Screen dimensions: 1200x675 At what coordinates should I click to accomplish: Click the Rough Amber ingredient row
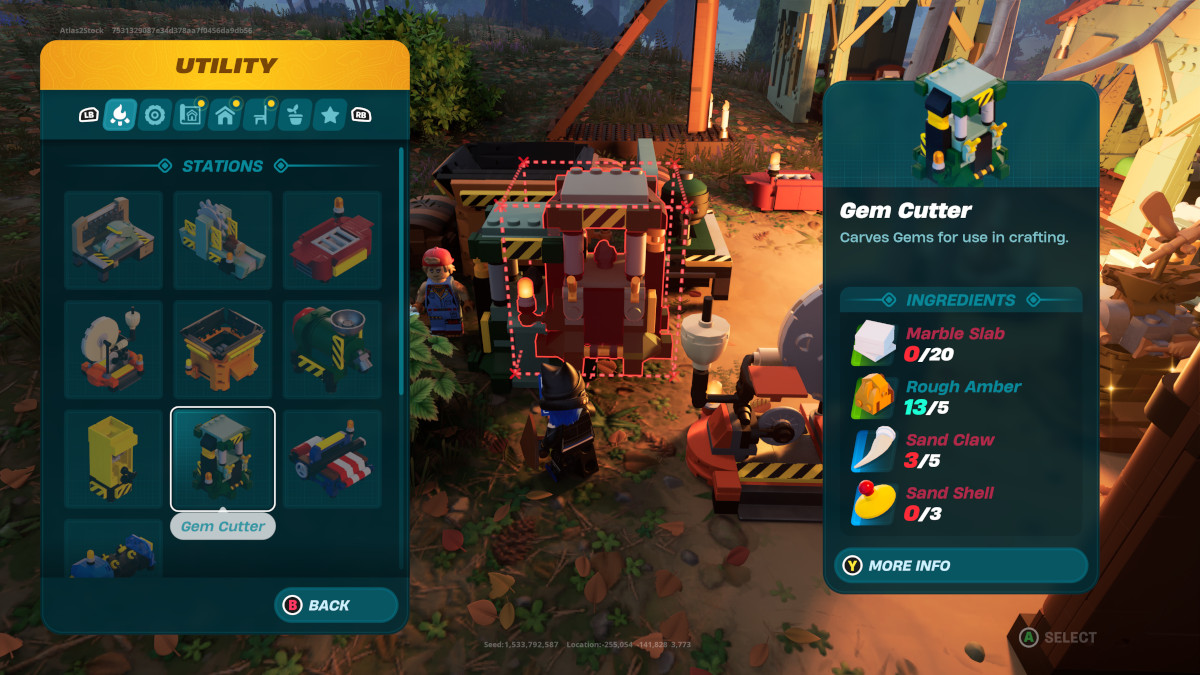tap(960, 396)
